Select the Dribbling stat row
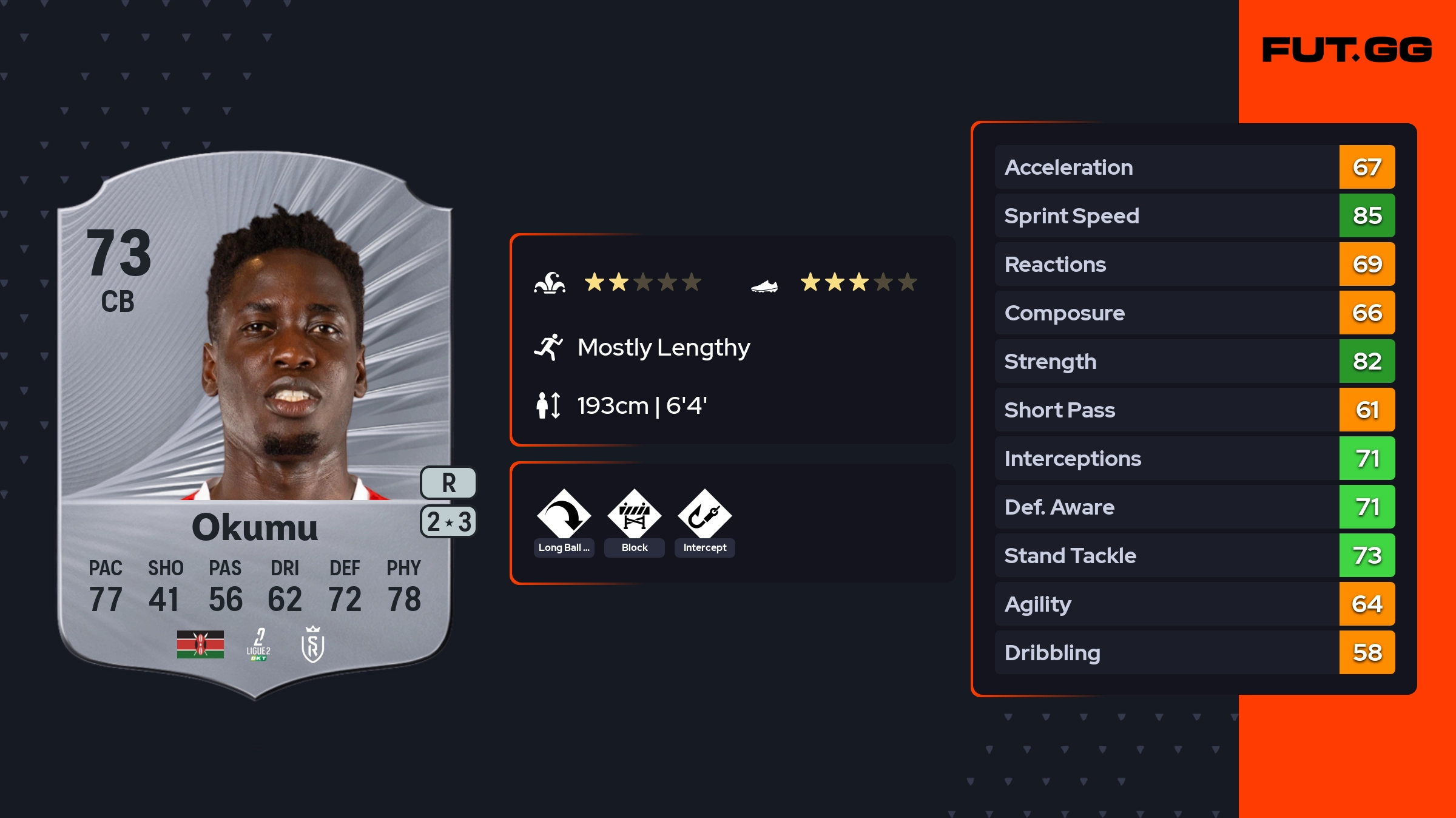Image resolution: width=1456 pixels, height=818 pixels. [1194, 653]
